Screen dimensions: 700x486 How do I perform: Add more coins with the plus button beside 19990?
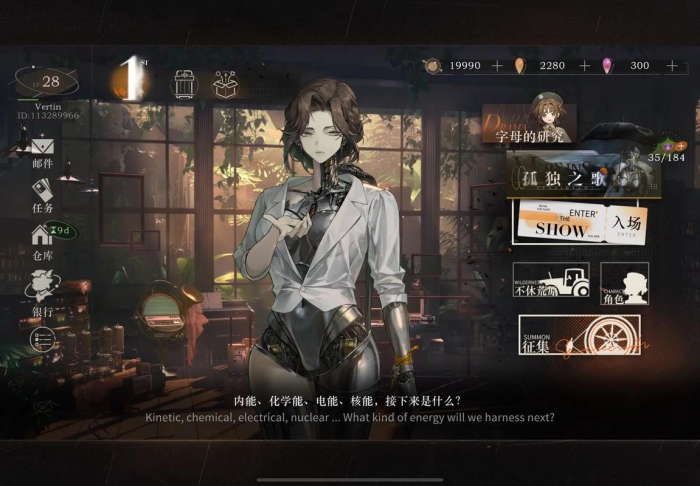(x=497, y=66)
